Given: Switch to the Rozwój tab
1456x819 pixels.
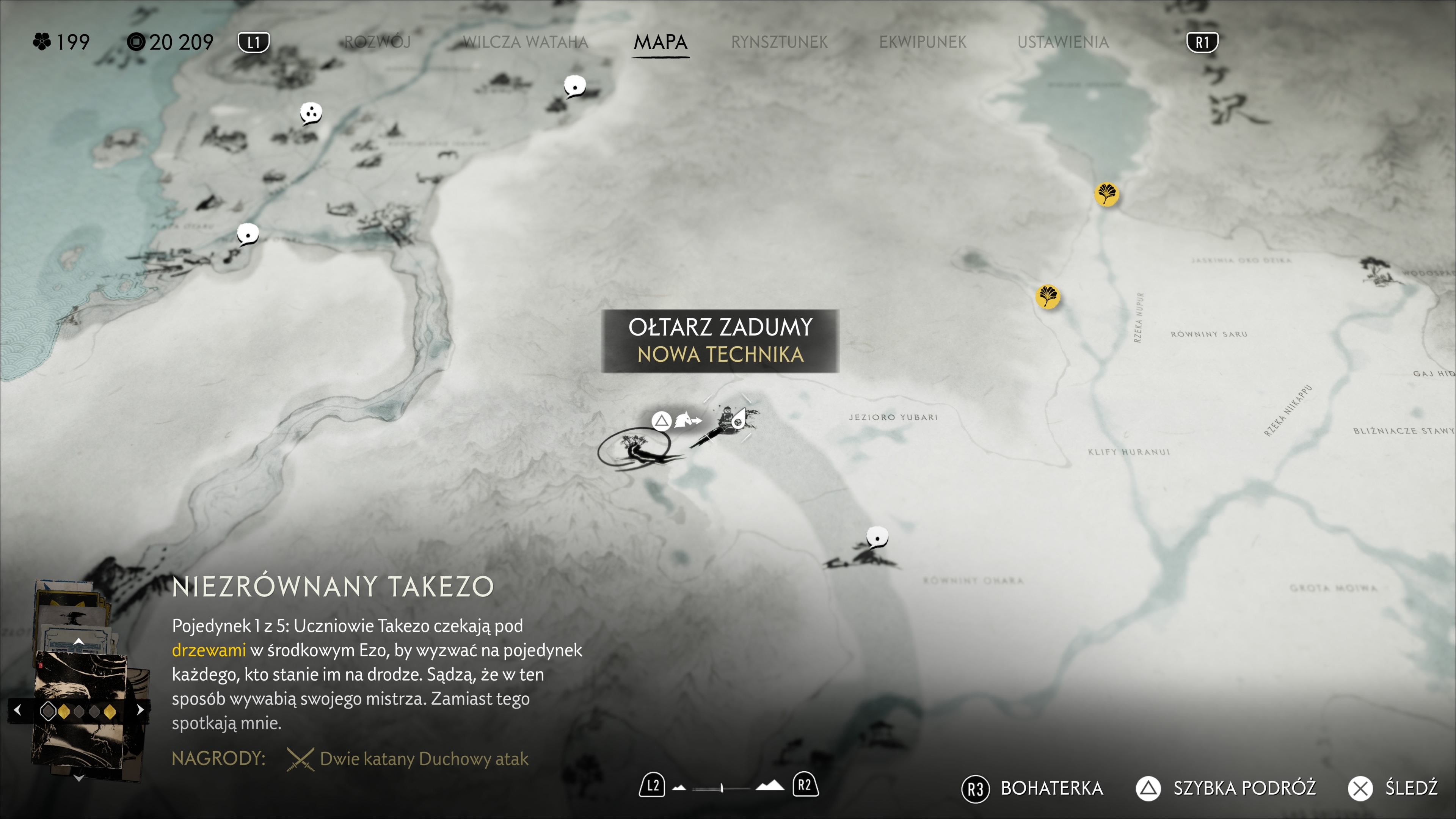Looking at the screenshot, I should pos(377,42).
